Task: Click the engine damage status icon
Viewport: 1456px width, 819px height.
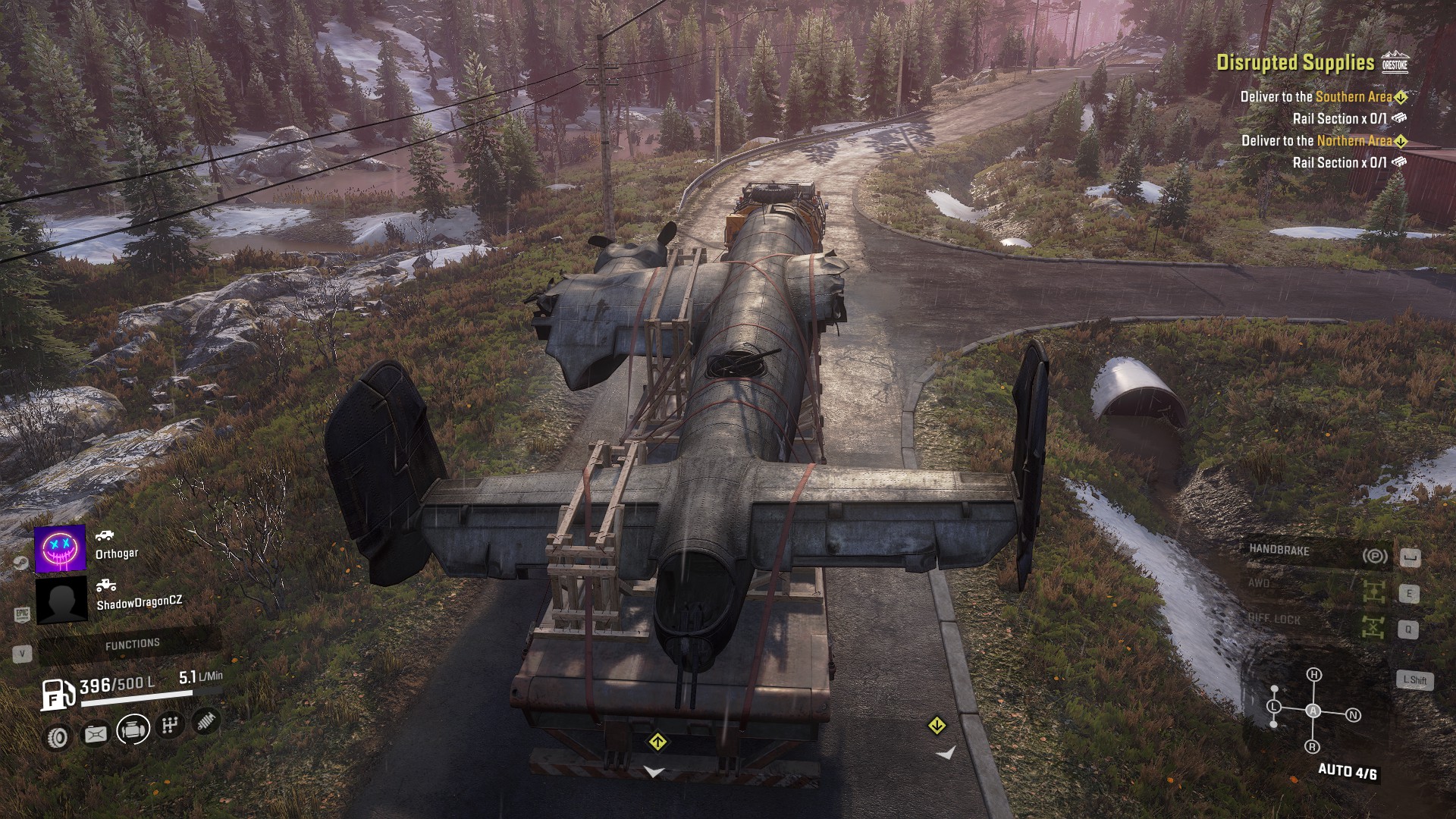Action: pos(133,730)
